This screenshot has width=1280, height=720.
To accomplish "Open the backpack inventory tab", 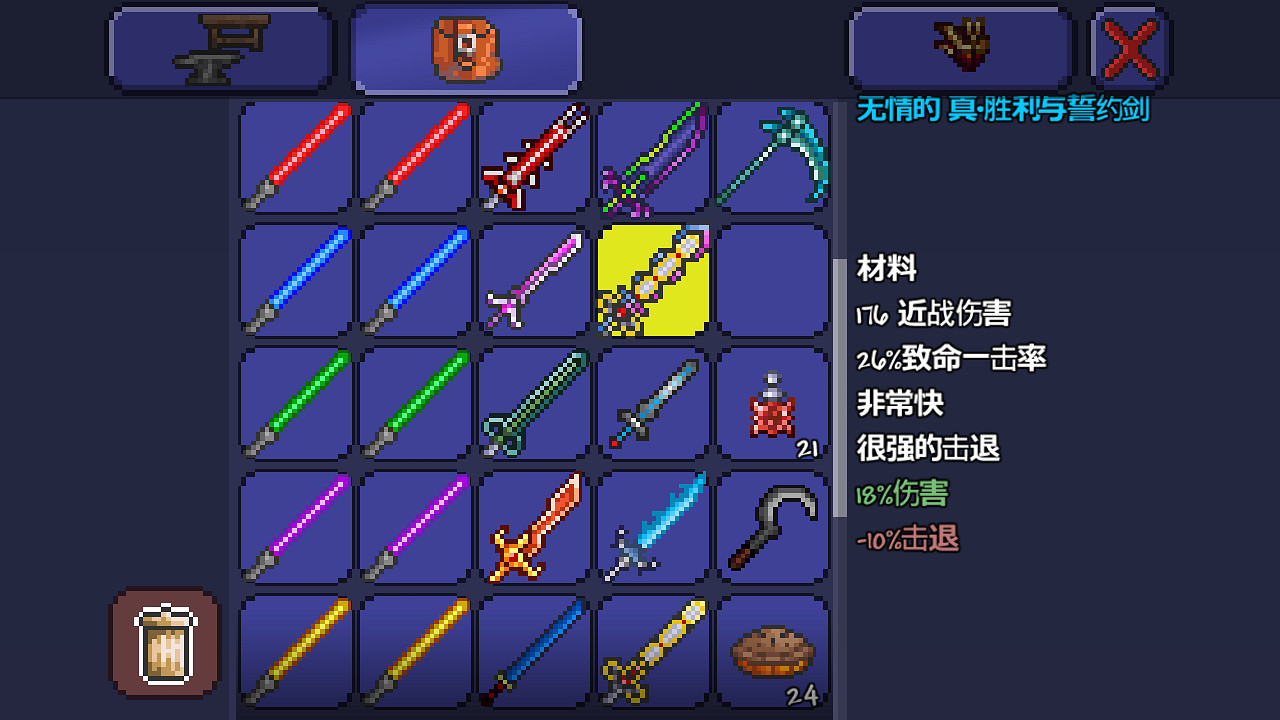I will (x=465, y=47).
